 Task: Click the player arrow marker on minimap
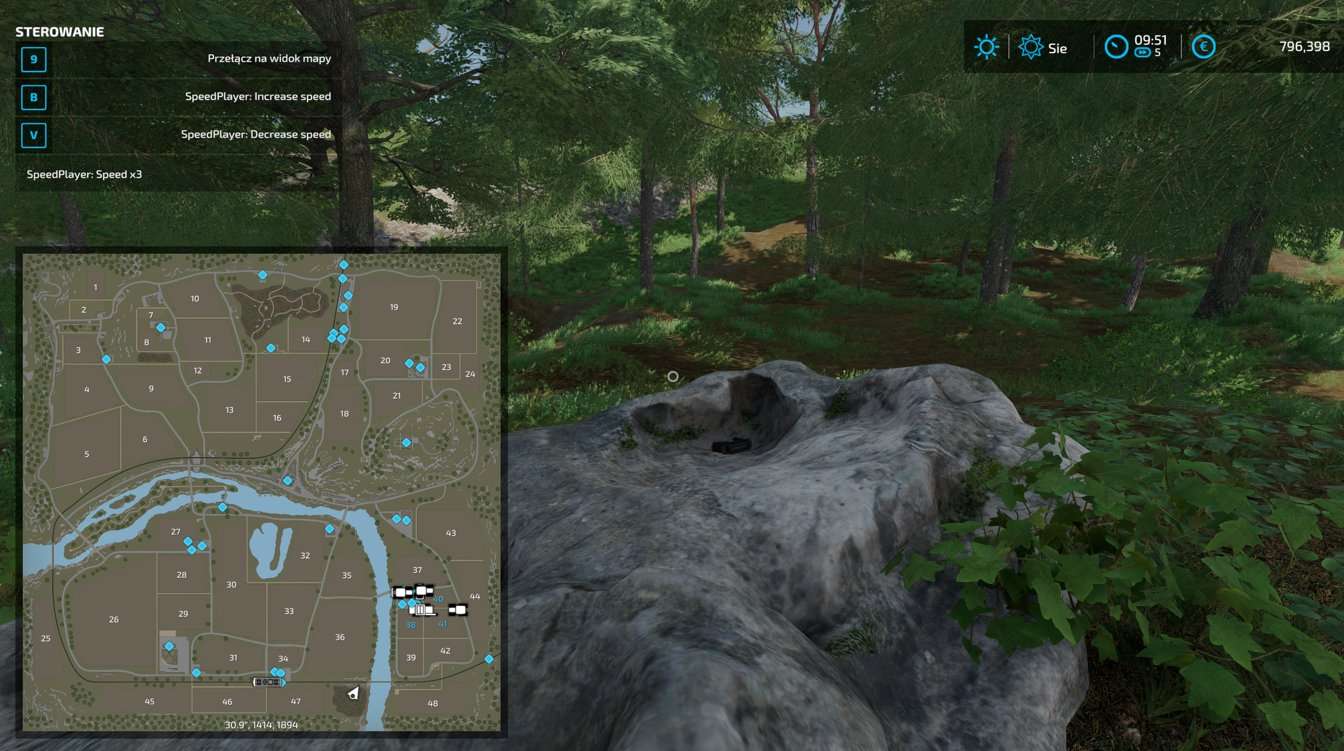[x=353, y=692]
